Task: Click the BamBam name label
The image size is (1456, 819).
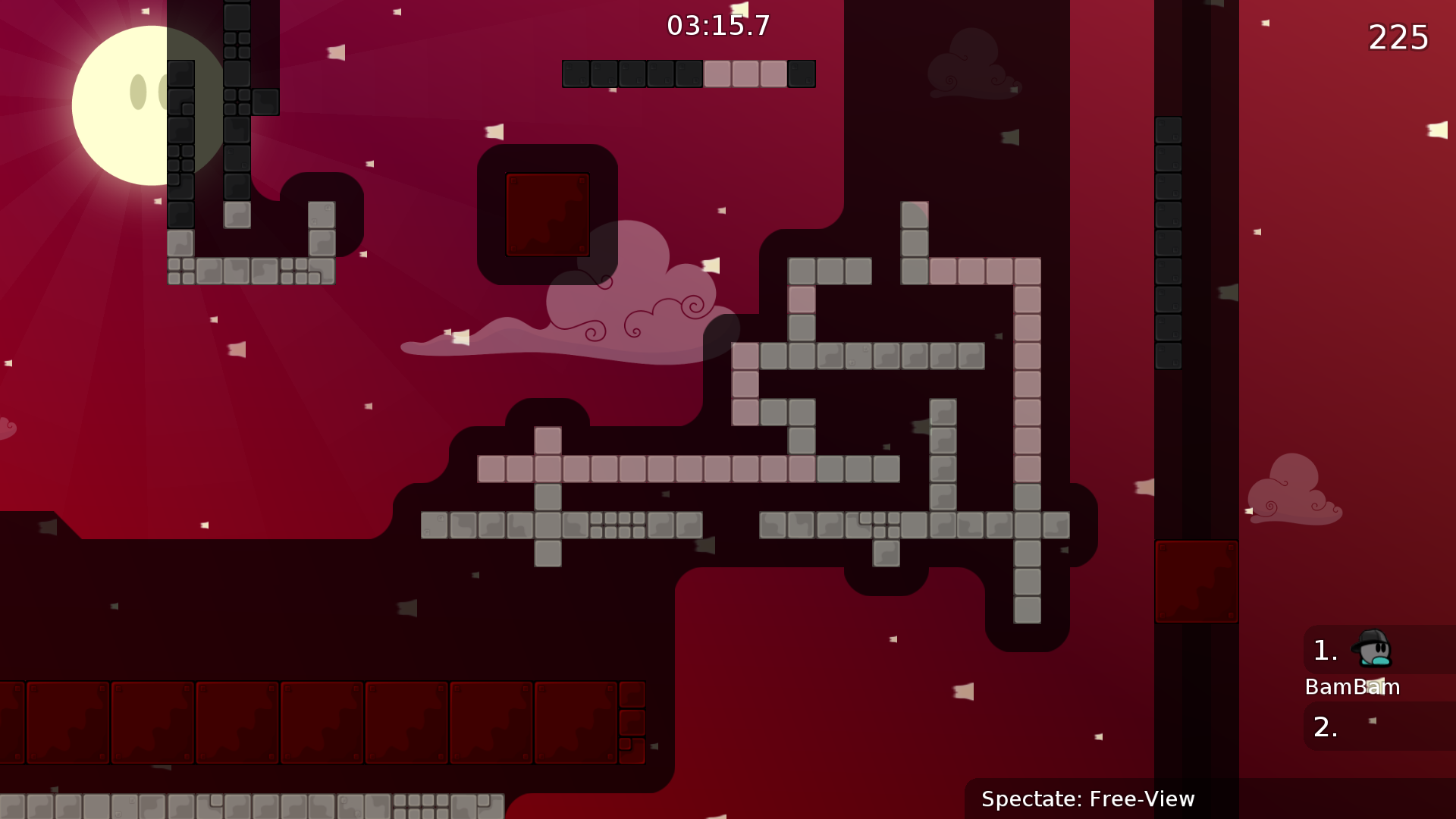Action: [x=1352, y=687]
